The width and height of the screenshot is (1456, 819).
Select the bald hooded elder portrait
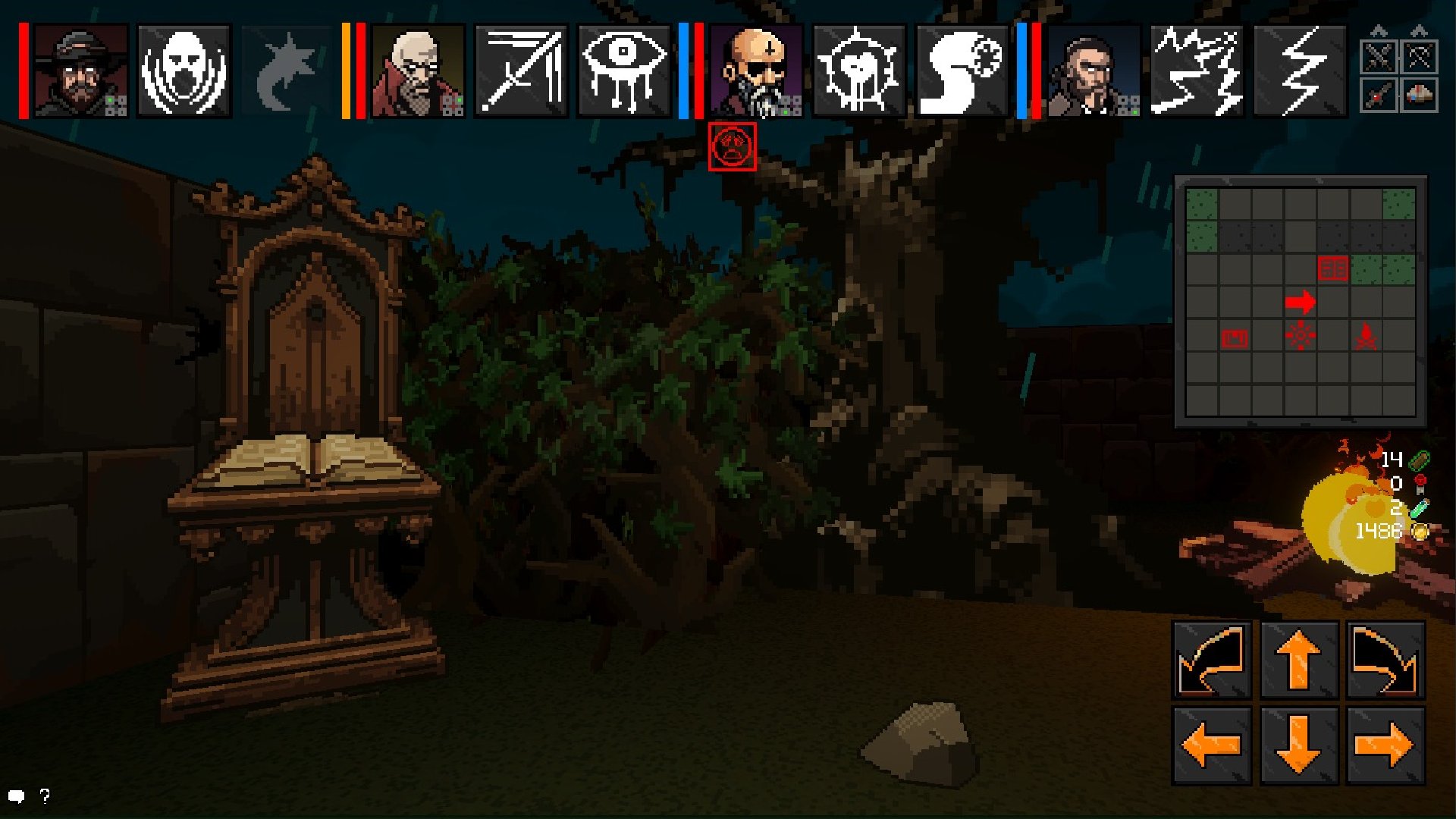point(418,71)
